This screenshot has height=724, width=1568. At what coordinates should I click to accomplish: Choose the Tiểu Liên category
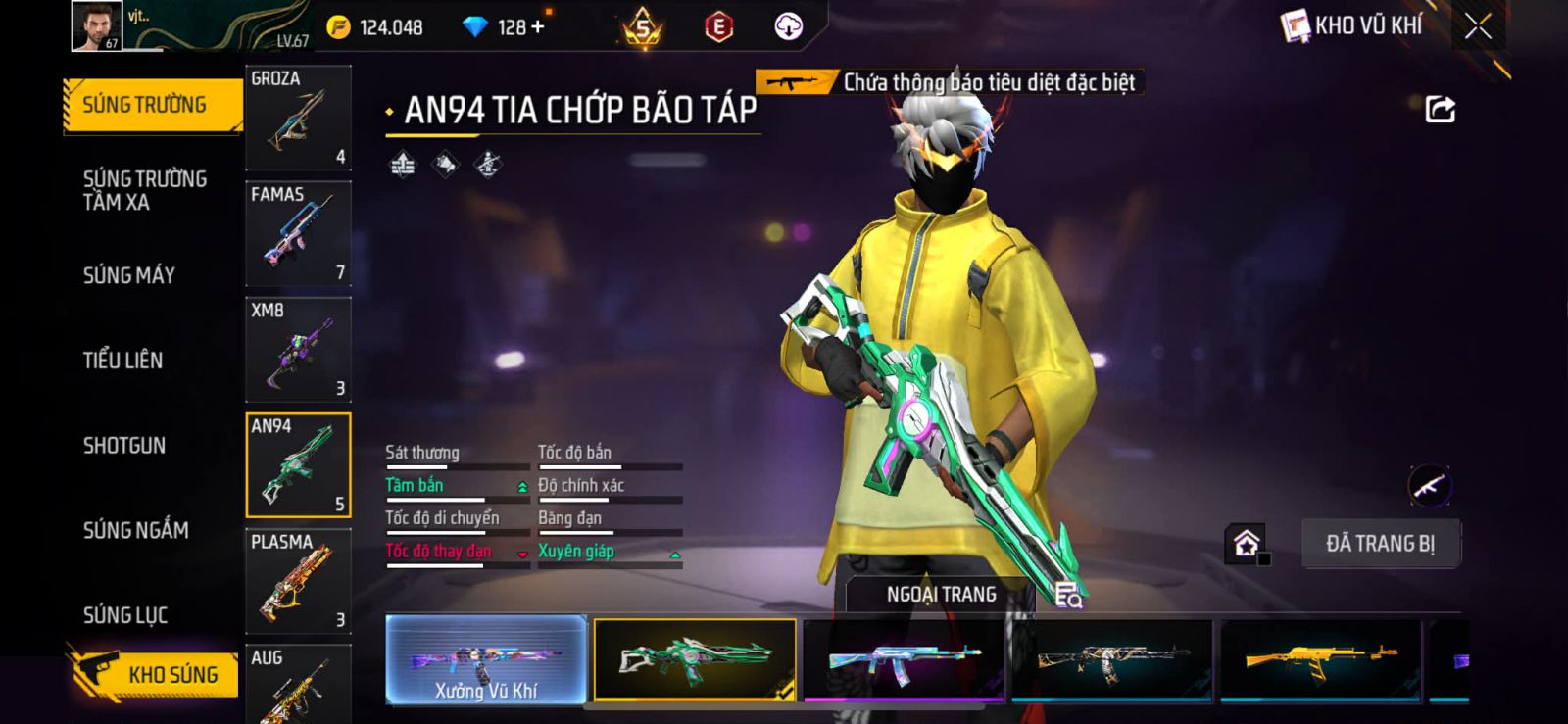coord(122,361)
